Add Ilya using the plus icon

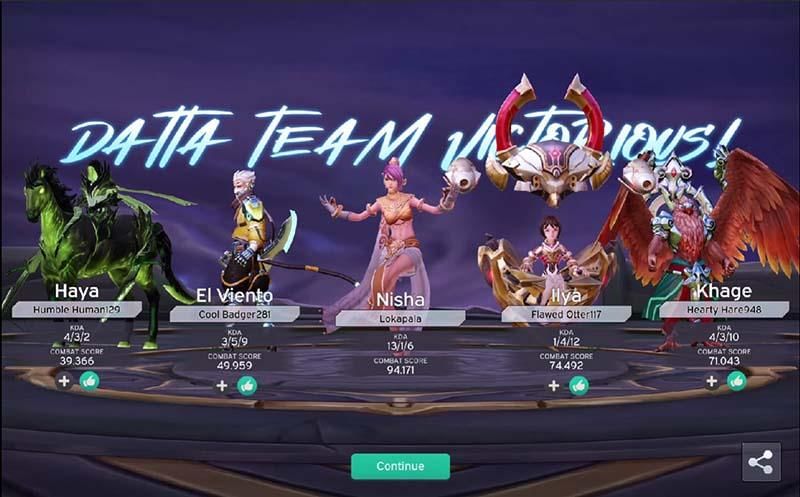(x=553, y=385)
